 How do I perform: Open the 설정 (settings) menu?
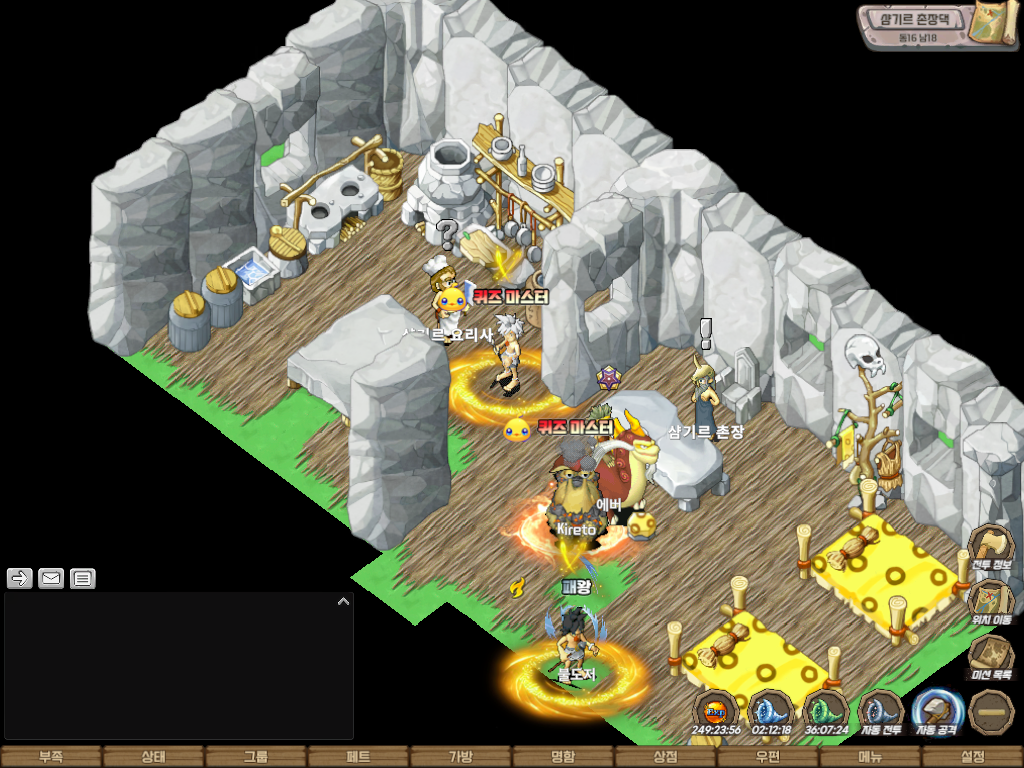pyautogui.click(x=972, y=757)
